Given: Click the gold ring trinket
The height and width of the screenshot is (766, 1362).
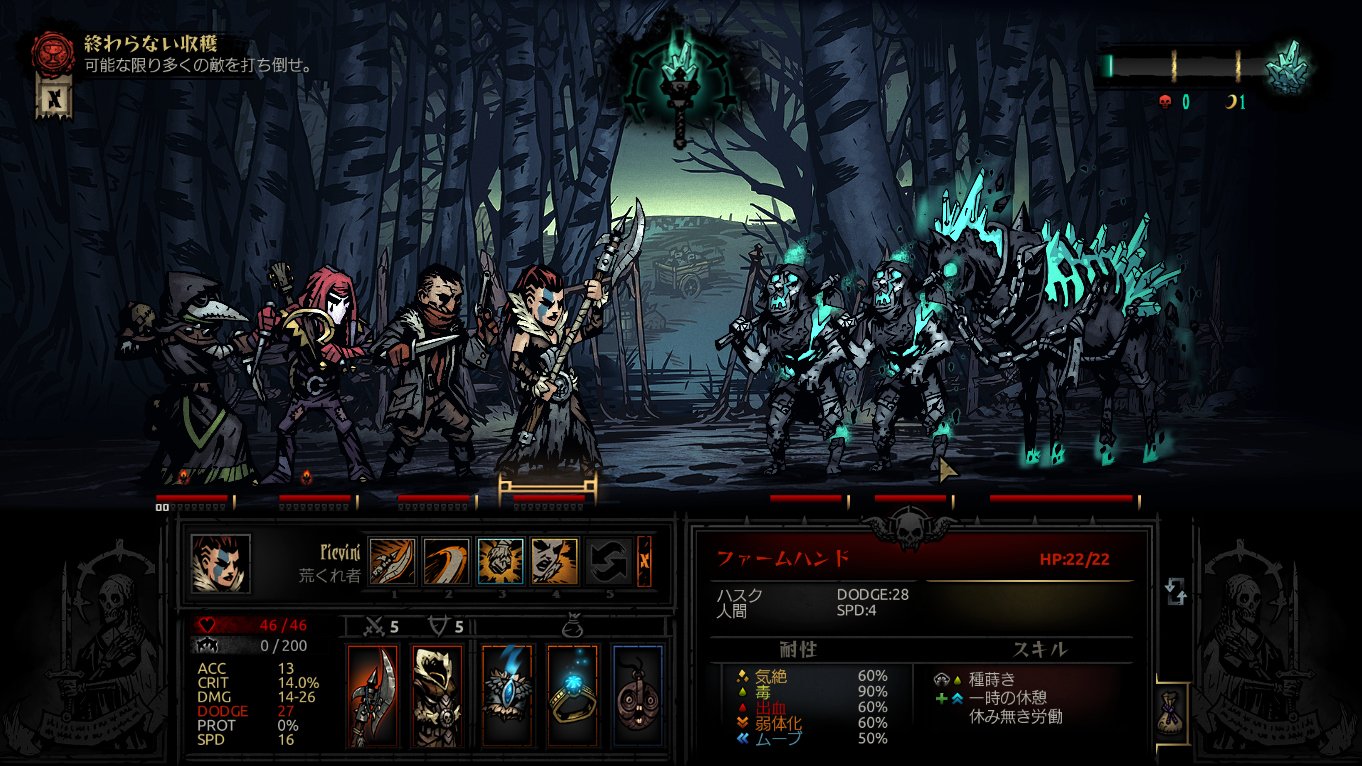Looking at the screenshot, I should click(x=572, y=693).
